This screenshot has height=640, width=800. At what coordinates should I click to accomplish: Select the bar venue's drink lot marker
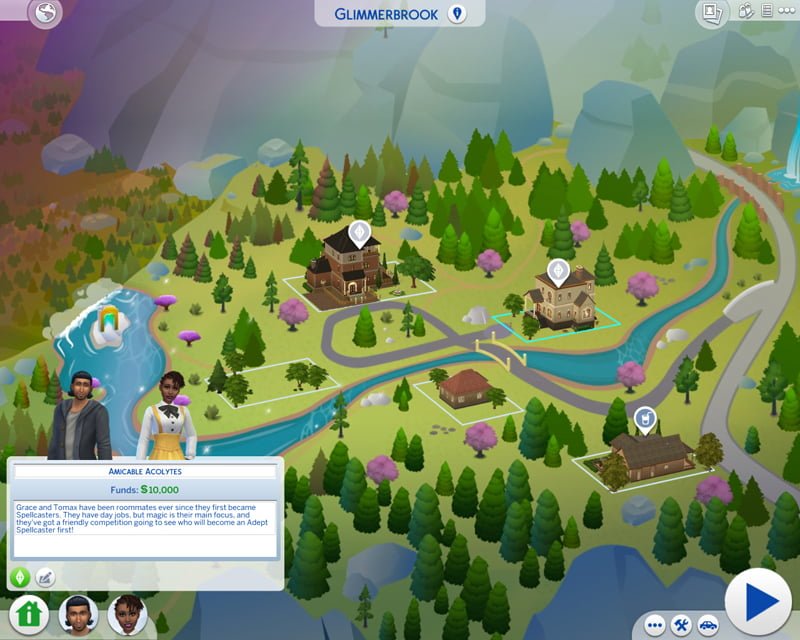pos(645,418)
